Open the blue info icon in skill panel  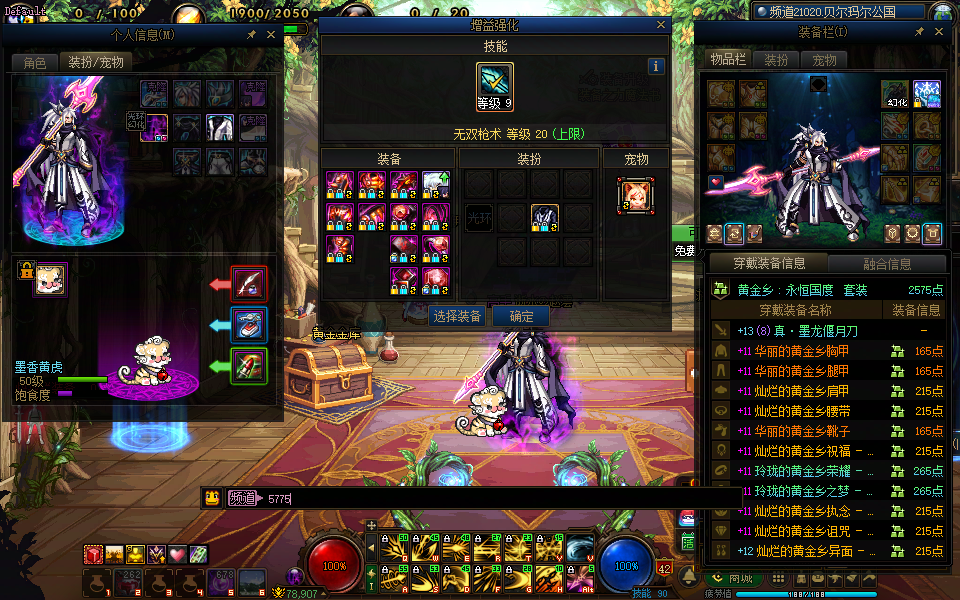click(656, 66)
